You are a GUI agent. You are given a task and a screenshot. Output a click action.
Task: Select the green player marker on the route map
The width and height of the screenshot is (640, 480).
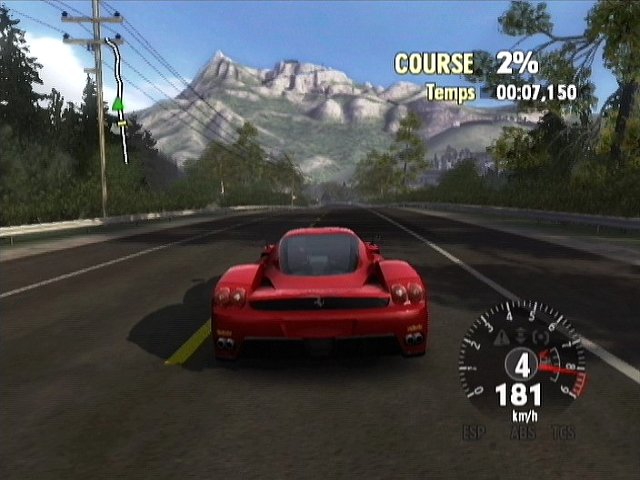tap(118, 103)
